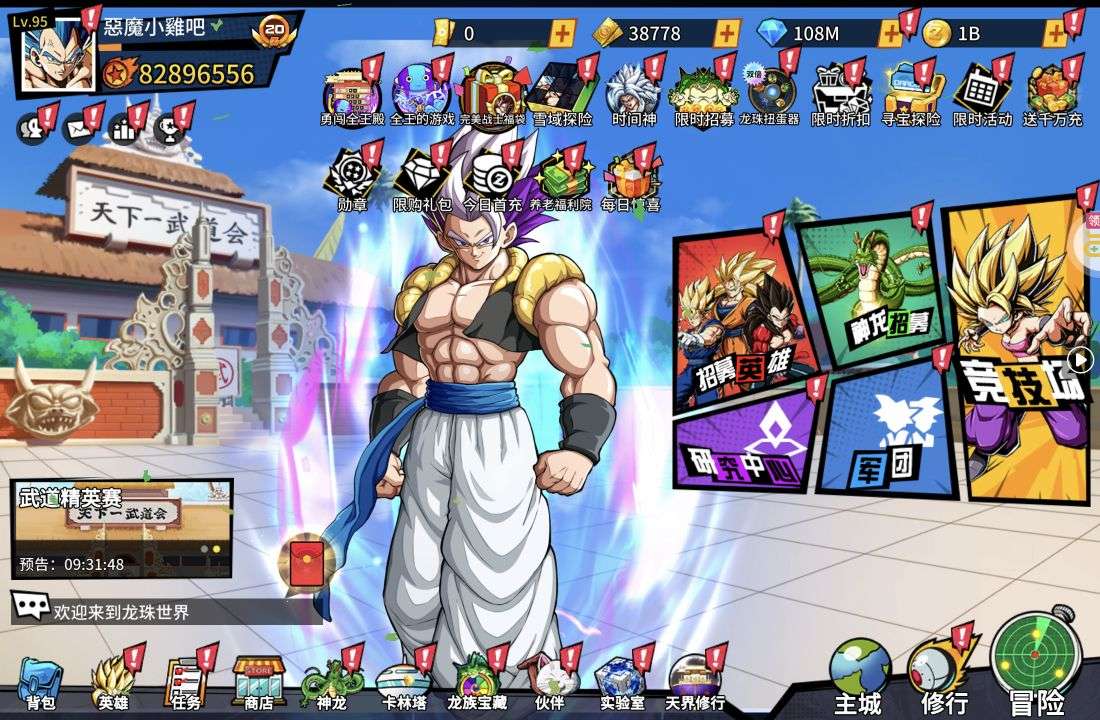Go to 冒险 adventure radar
Viewport: 1100px width, 720px height.
click(1036, 660)
